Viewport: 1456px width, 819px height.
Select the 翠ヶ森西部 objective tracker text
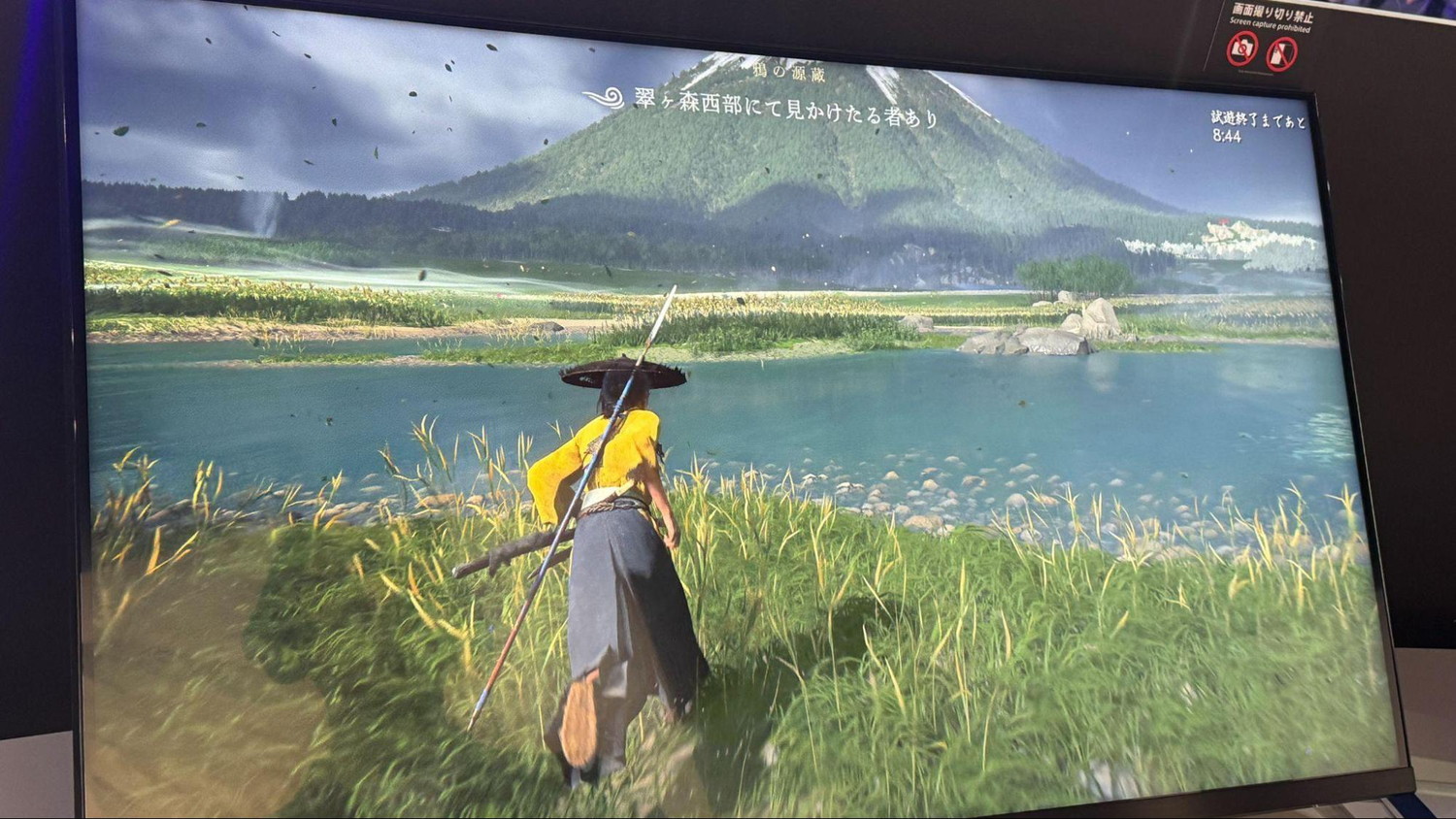pyautogui.click(x=786, y=108)
